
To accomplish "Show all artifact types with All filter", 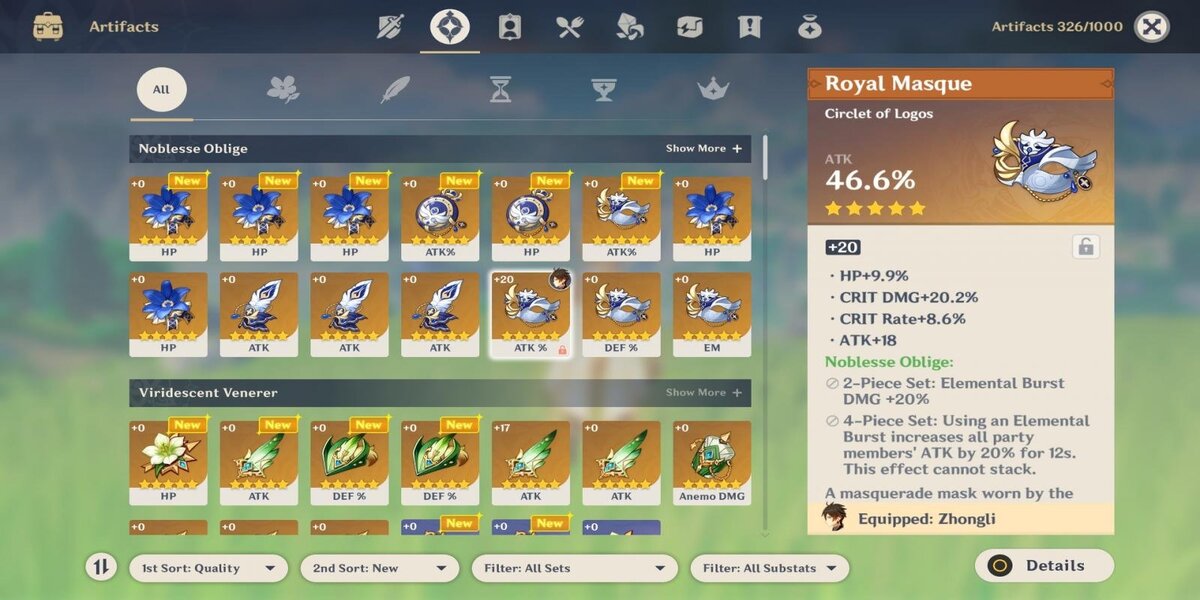I will click(x=161, y=90).
